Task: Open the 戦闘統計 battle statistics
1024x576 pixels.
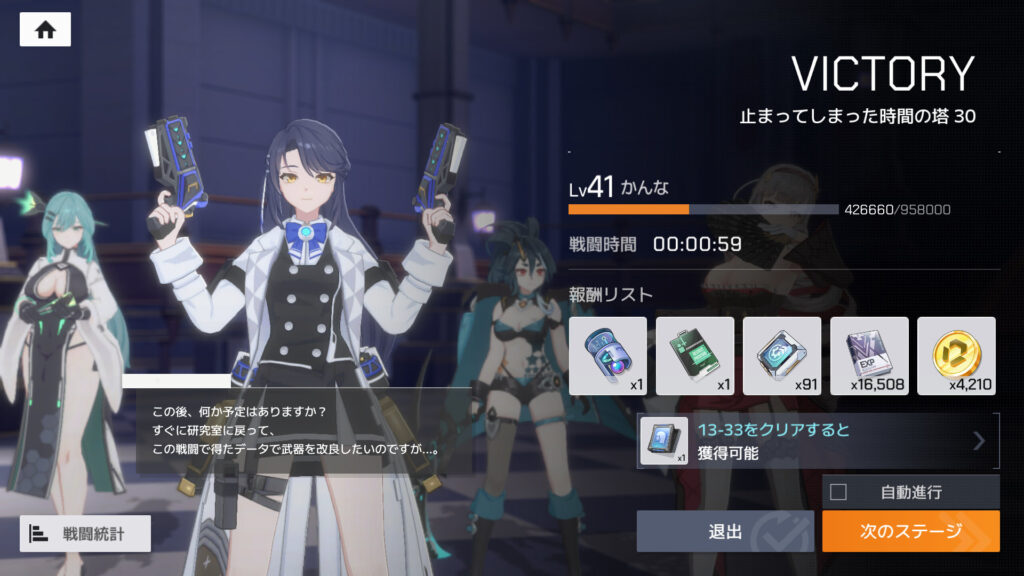Action: pos(85,533)
